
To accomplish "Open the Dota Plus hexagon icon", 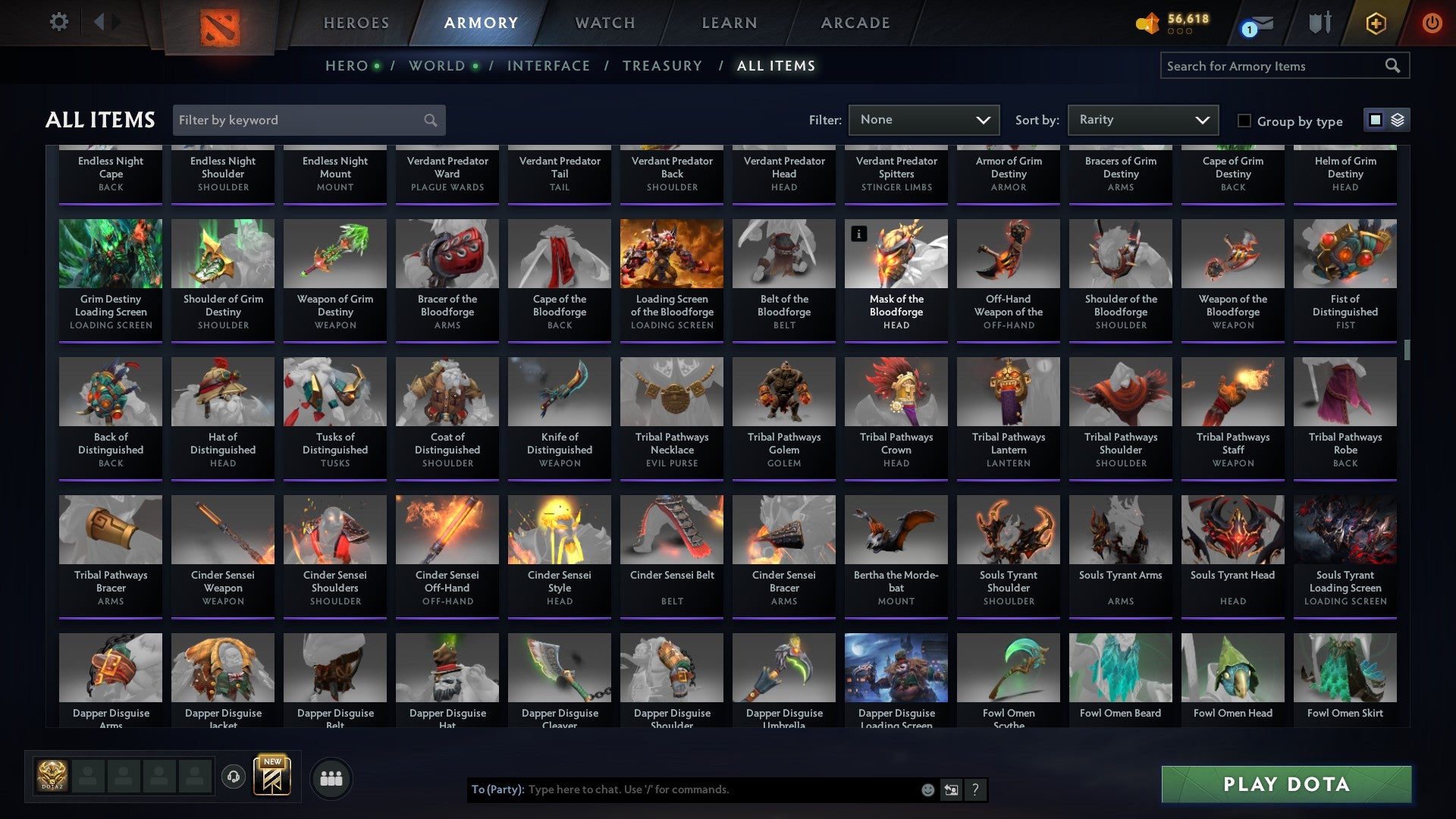I will (1375, 23).
